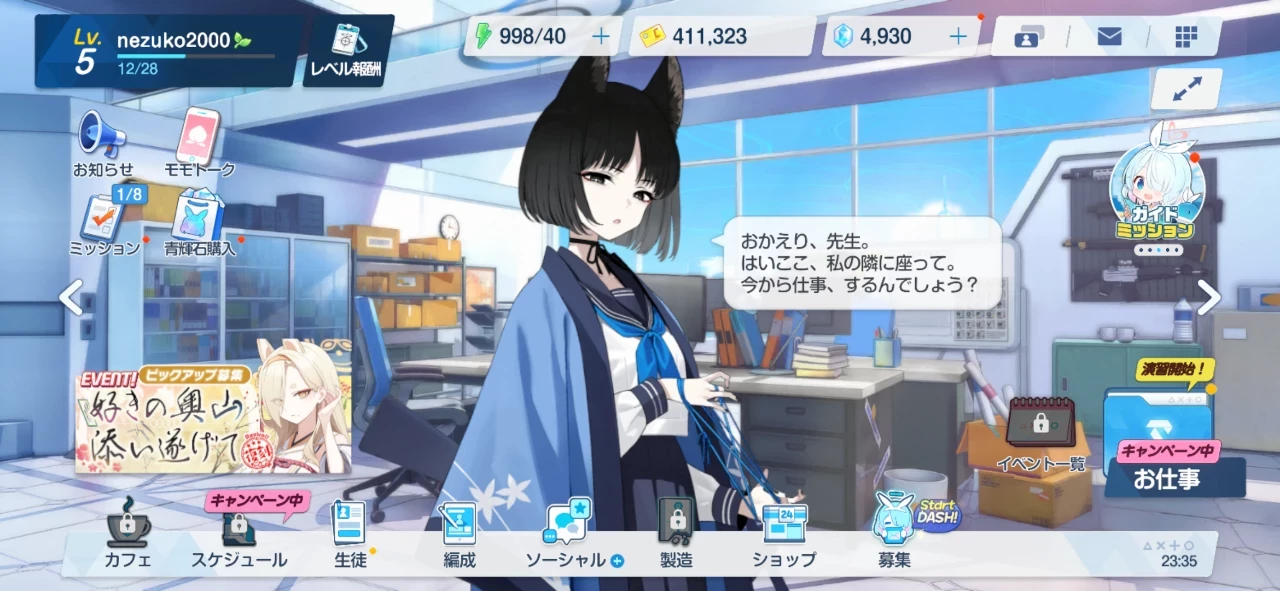Image resolution: width=1280 pixels, height=591 pixels.
Task: Open the pickup recruitment event banner
Action: (212, 418)
